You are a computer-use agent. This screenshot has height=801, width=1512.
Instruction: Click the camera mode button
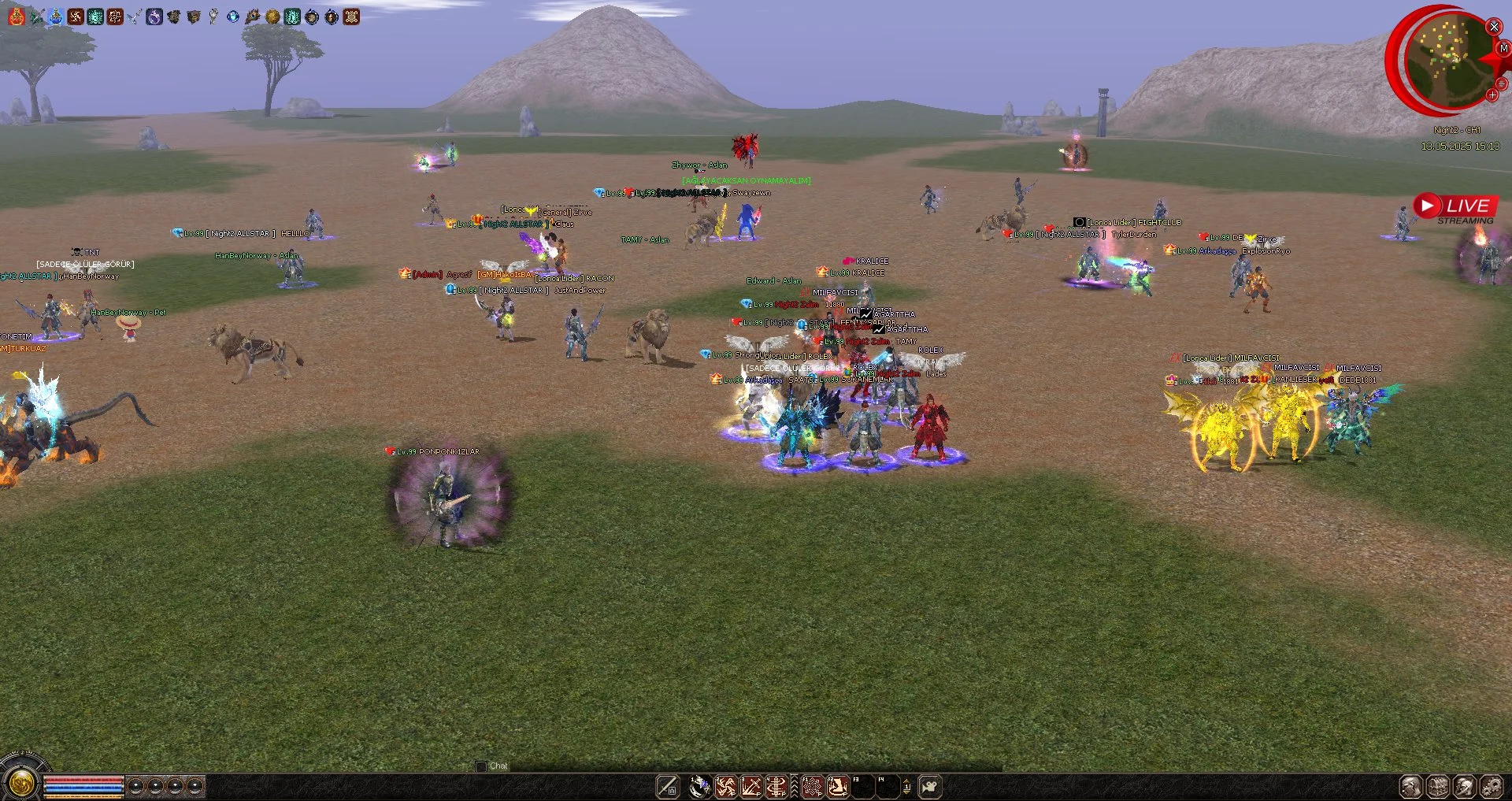click(x=930, y=786)
